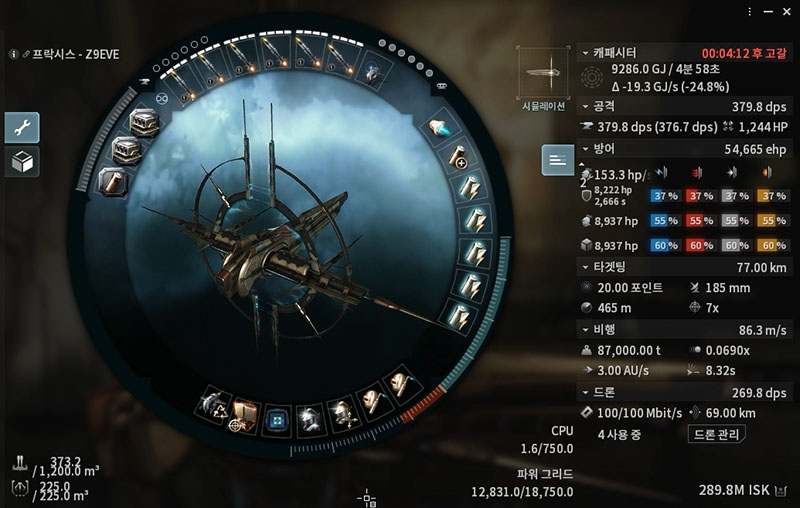Image resolution: width=800 pixels, height=508 pixels.
Task: Select the blue-tipped propulsion module slot
Action: click(439, 127)
